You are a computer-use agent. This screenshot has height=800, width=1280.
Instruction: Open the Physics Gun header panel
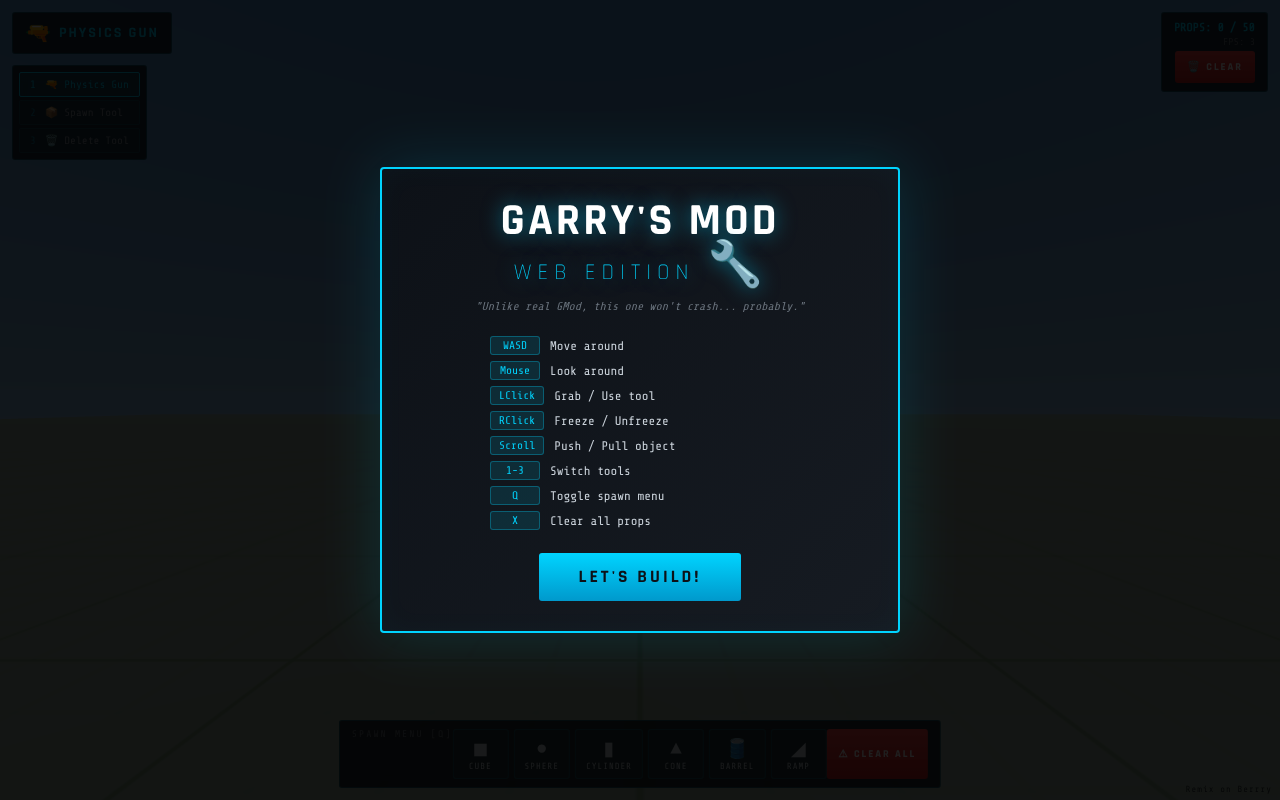tap(91, 32)
